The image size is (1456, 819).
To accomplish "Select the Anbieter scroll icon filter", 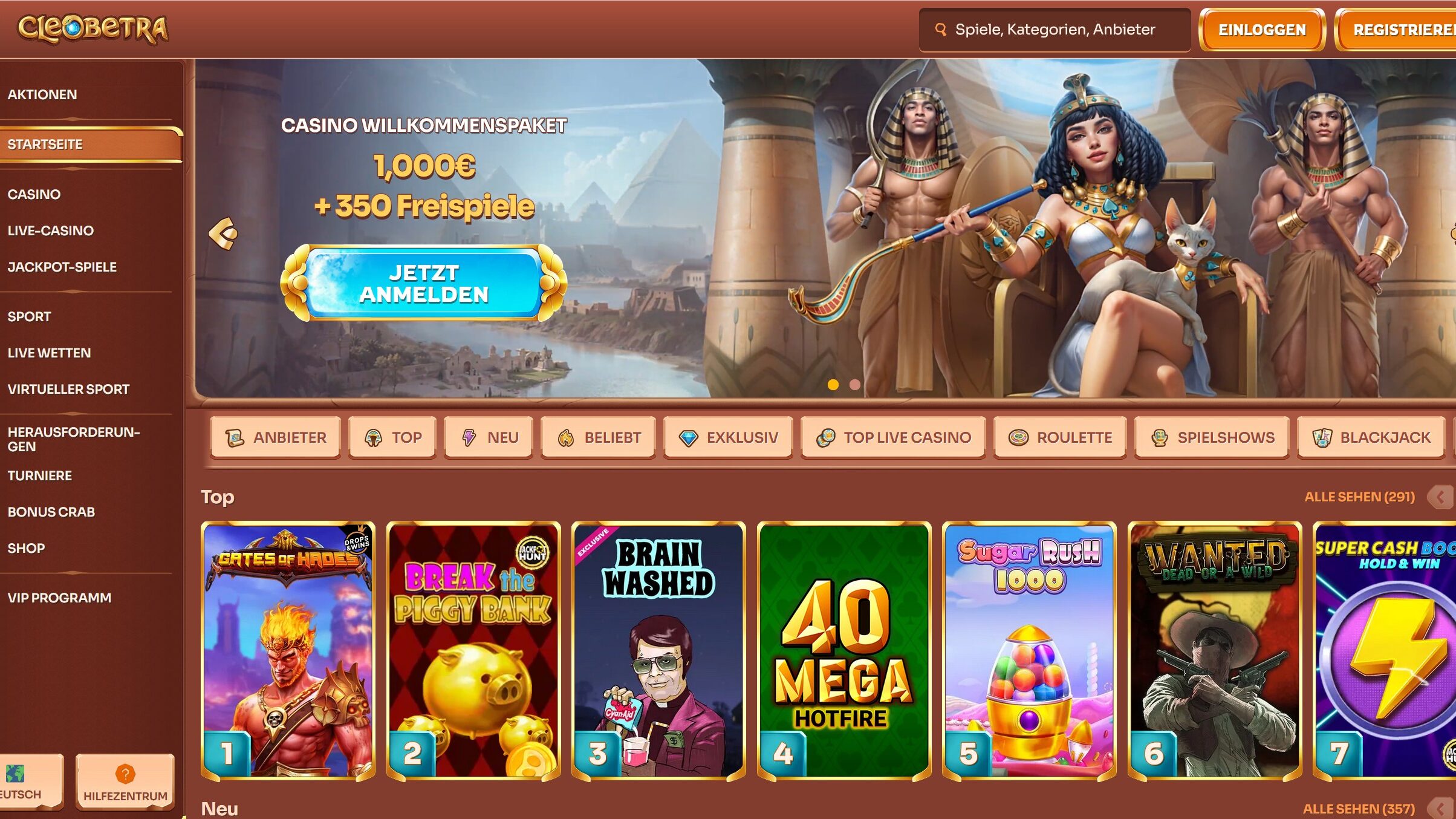I will click(236, 437).
